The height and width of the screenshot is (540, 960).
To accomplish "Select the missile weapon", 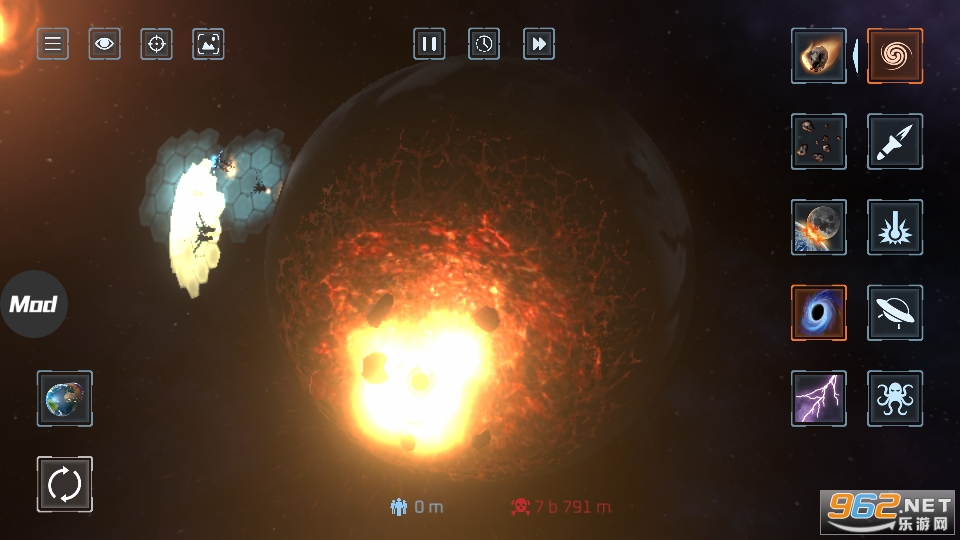I will pos(895,141).
